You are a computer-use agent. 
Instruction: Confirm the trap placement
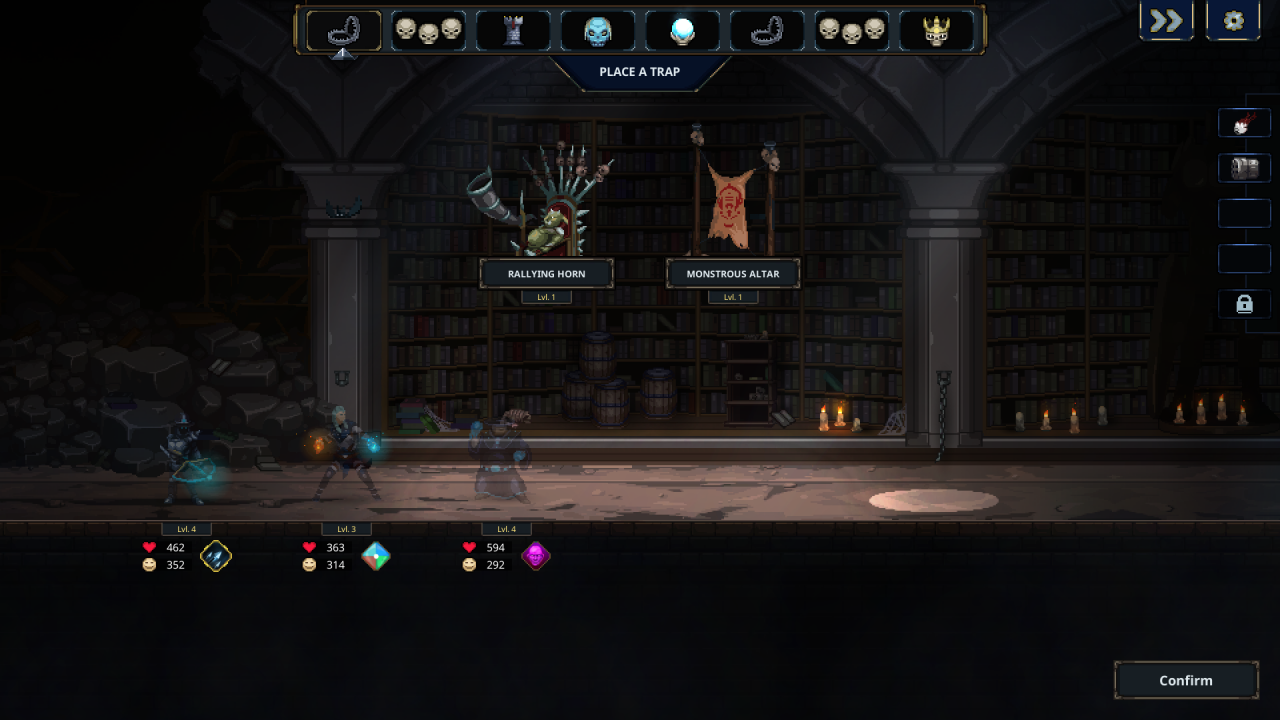click(1186, 680)
